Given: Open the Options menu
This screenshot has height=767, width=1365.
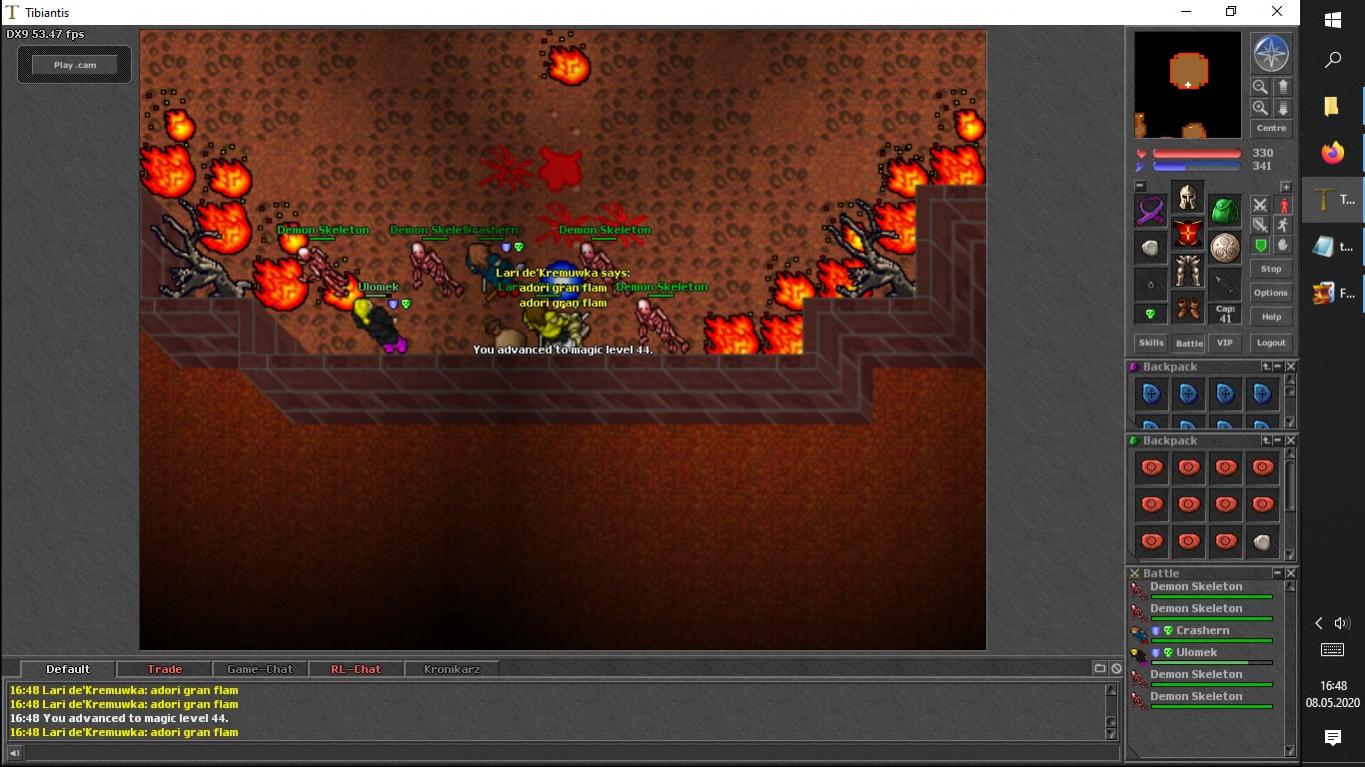Looking at the screenshot, I should pyautogui.click(x=1271, y=293).
